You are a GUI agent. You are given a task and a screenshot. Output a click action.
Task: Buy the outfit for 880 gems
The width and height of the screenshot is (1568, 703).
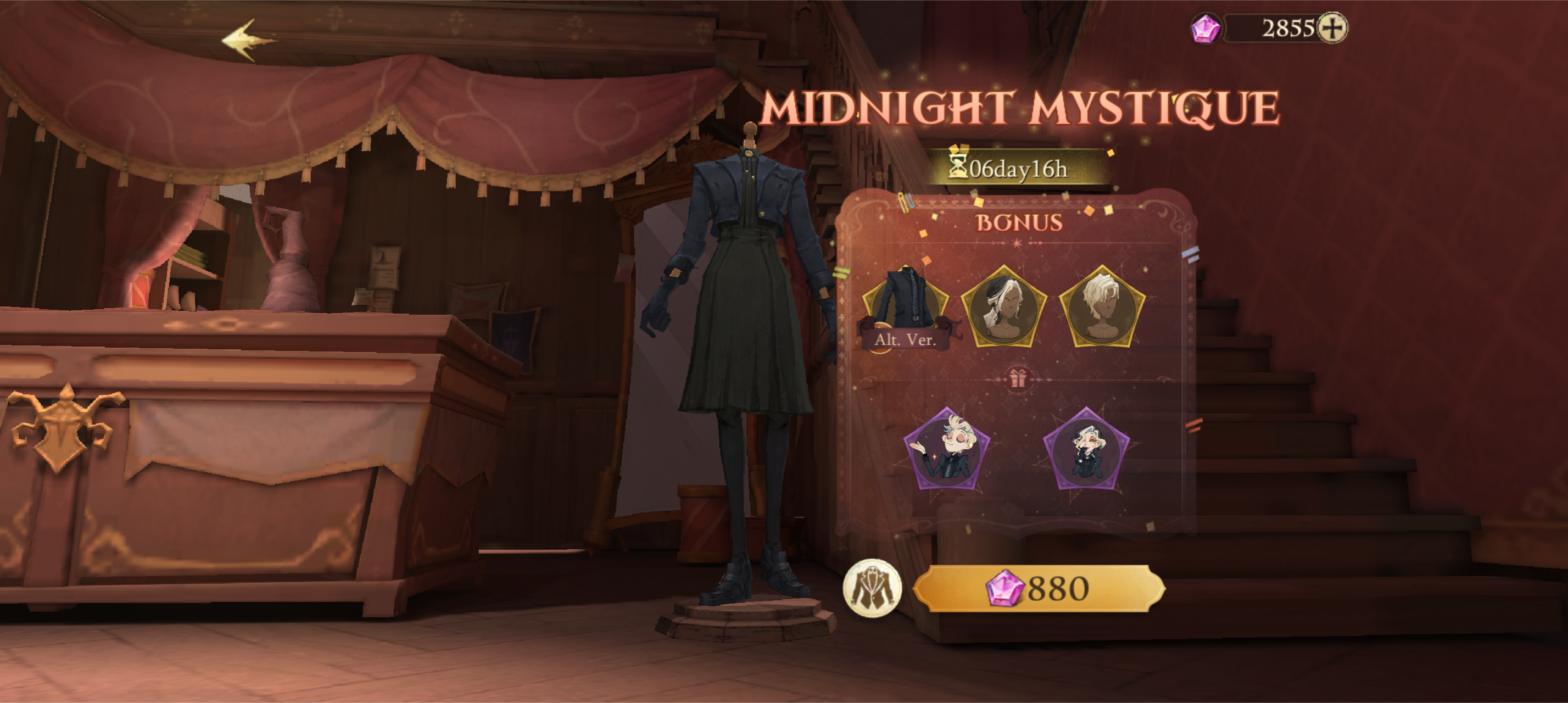[1039, 588]
